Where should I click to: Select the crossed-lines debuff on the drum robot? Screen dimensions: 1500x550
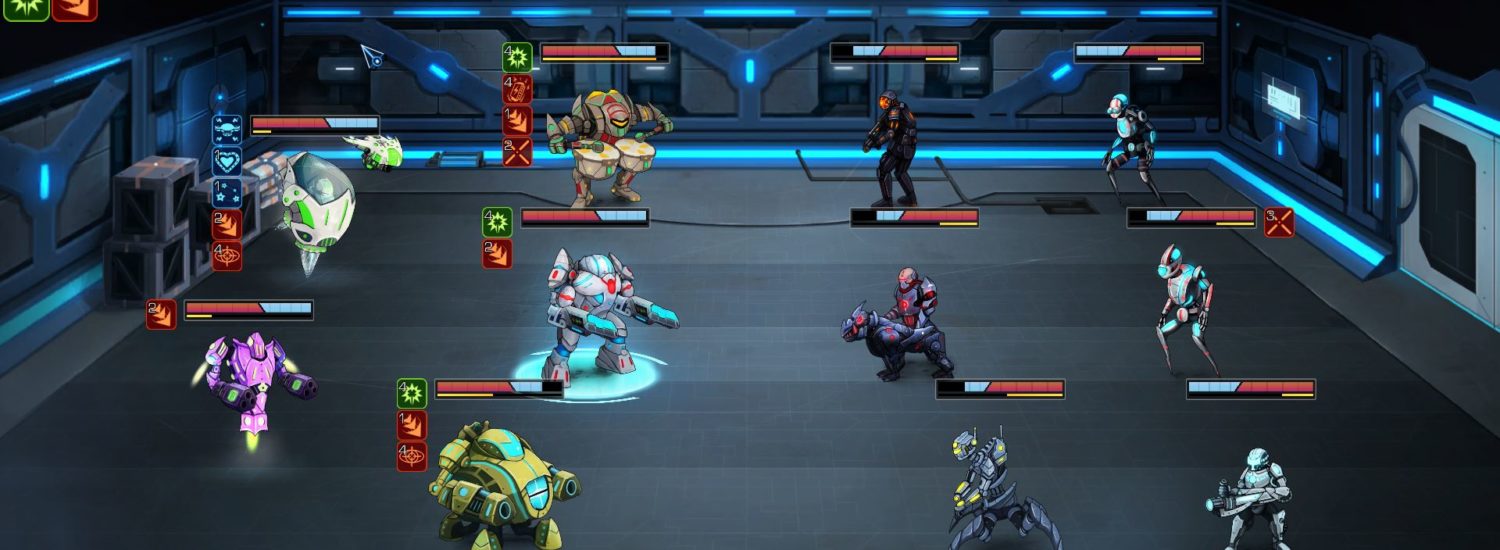[517, 152]
